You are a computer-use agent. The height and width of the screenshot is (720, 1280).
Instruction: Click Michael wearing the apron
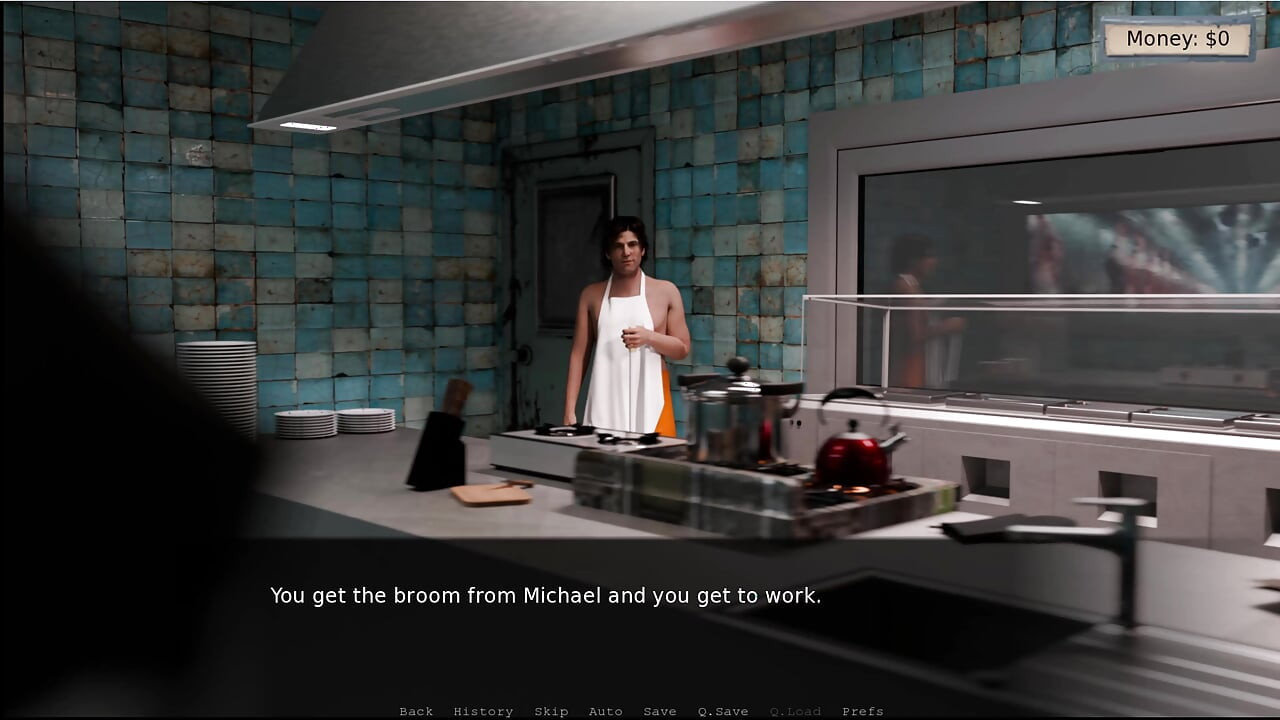625,320
